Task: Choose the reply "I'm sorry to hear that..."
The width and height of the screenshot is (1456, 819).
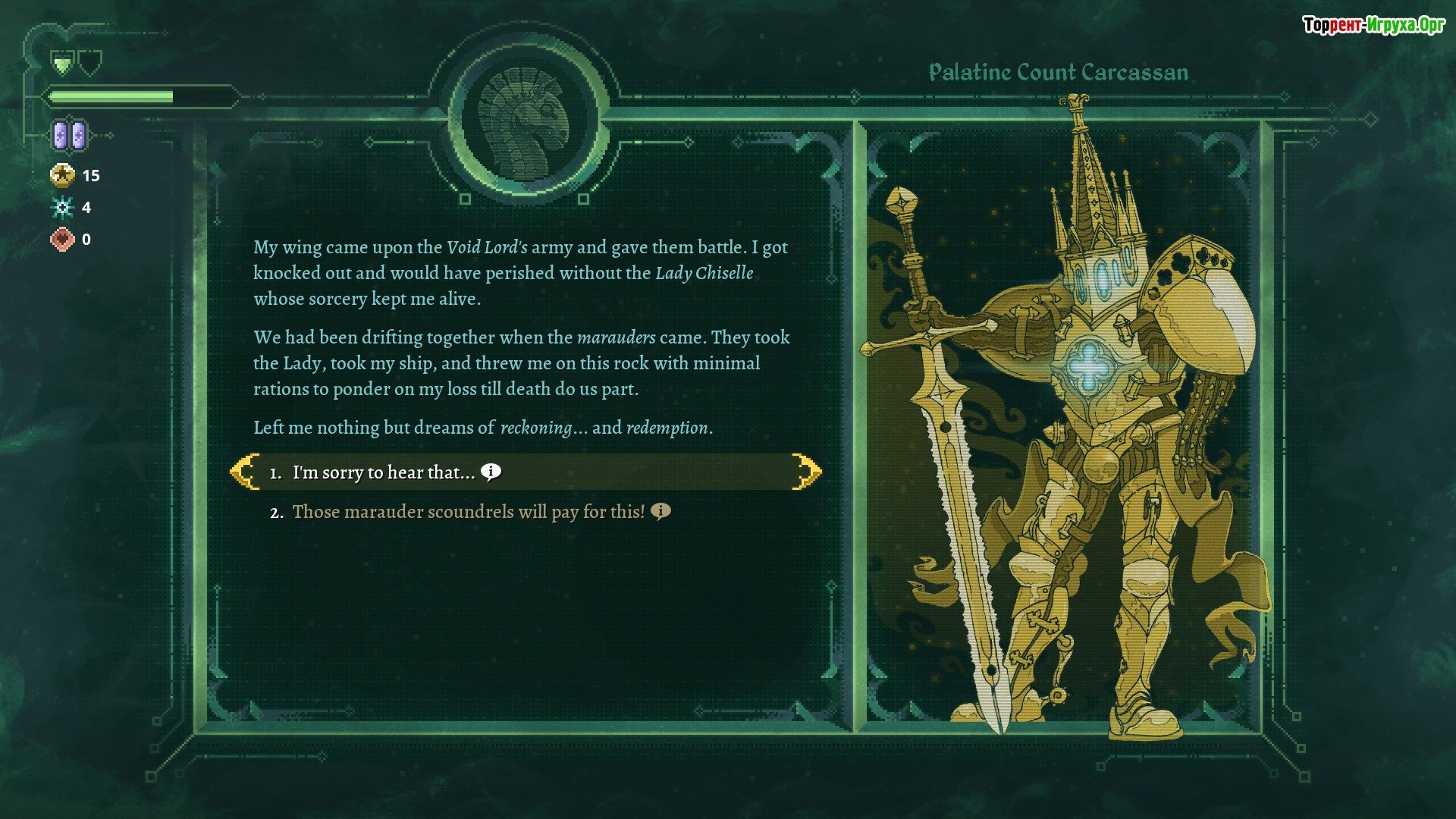Action: coord(384,472)
